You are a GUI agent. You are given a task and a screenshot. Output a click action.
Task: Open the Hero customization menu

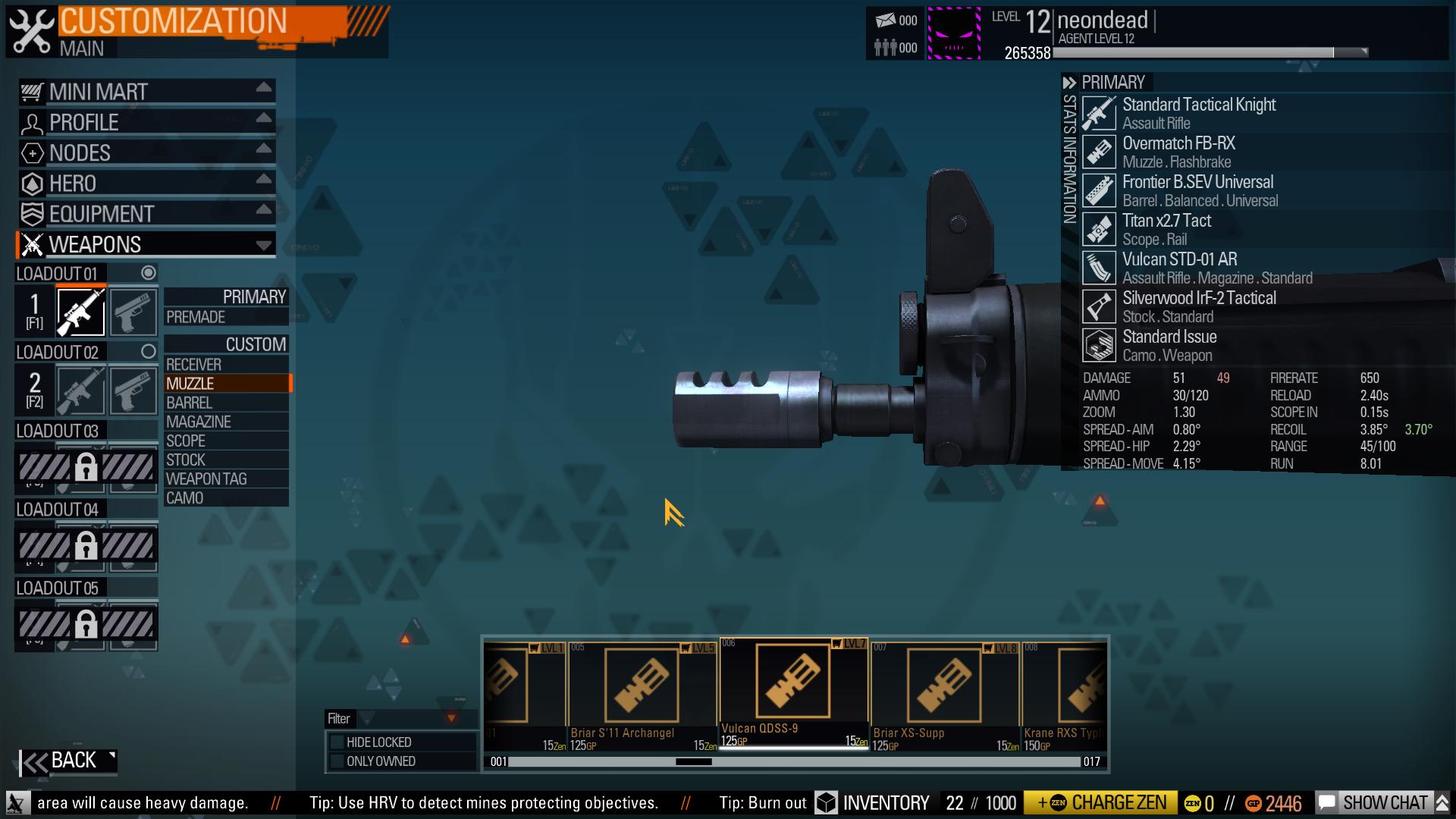click(146, 184)
